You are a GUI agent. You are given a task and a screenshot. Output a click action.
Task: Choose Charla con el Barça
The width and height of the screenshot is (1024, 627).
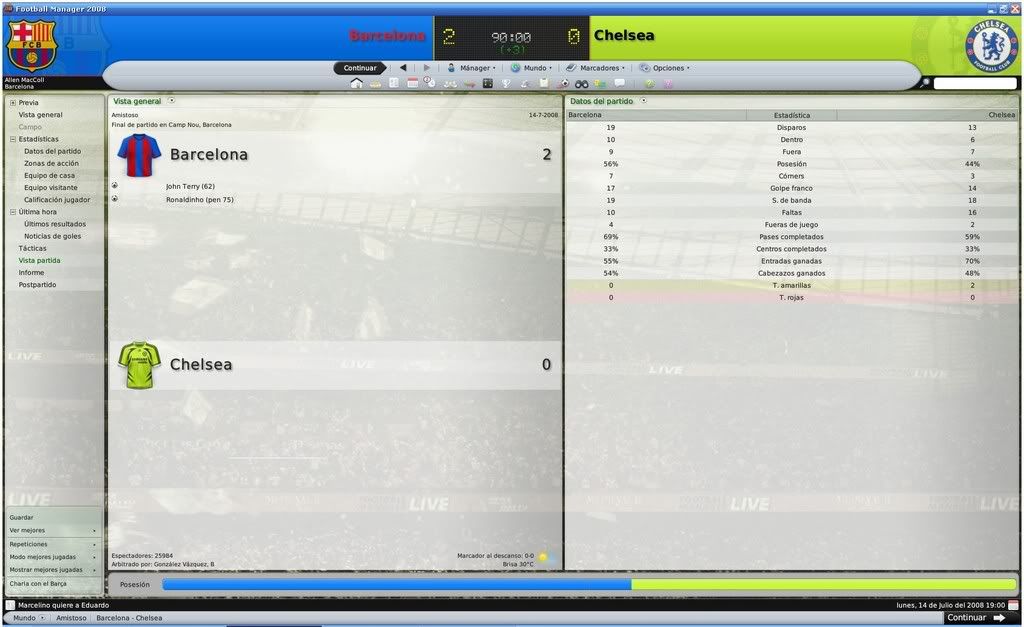point(38,583)
